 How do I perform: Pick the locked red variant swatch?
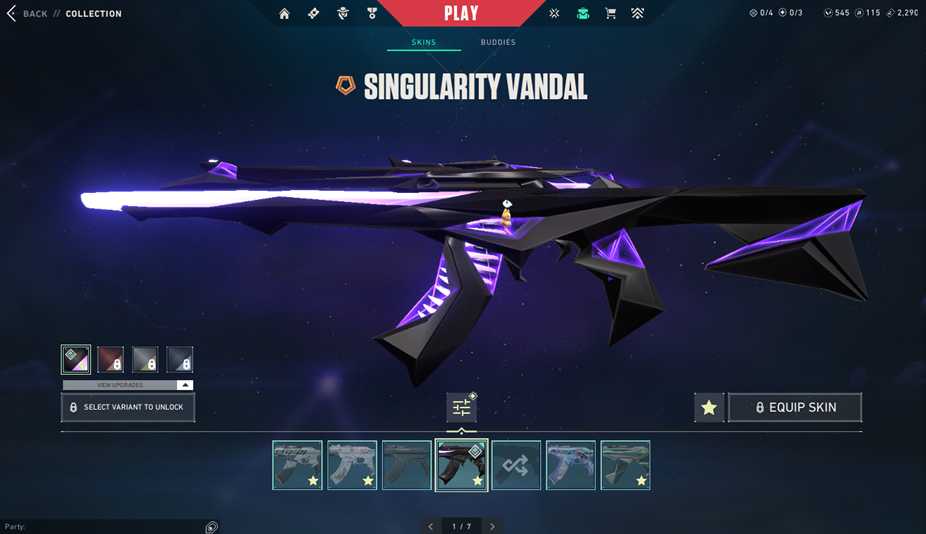(110, 359)
